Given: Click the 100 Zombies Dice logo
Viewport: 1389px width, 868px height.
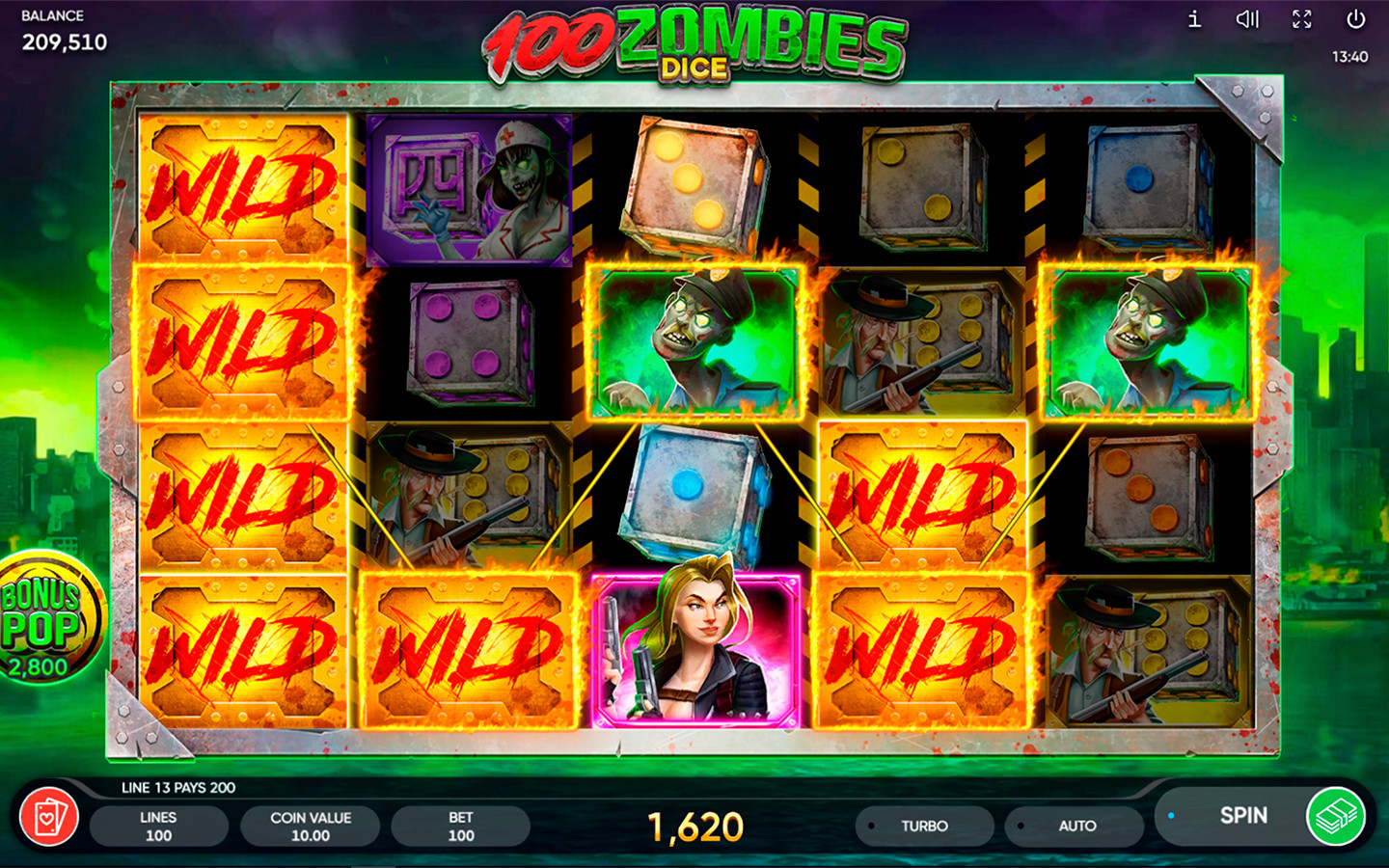Looking at the screenshot, I should pyautogui.click(x=693, y=43).
